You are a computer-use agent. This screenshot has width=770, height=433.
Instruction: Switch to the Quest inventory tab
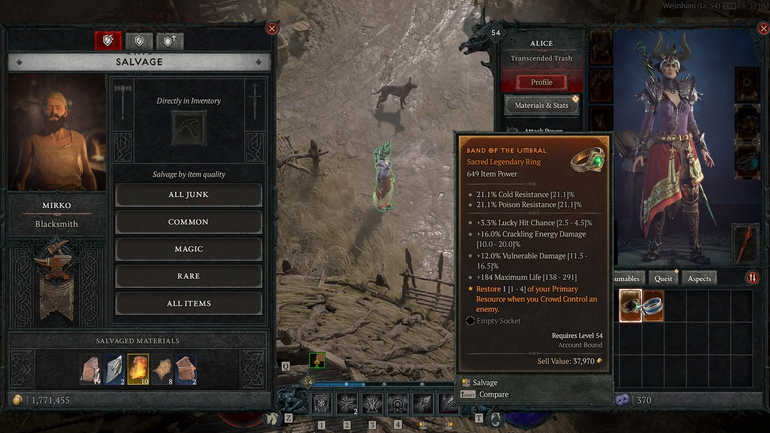point(663,278)
